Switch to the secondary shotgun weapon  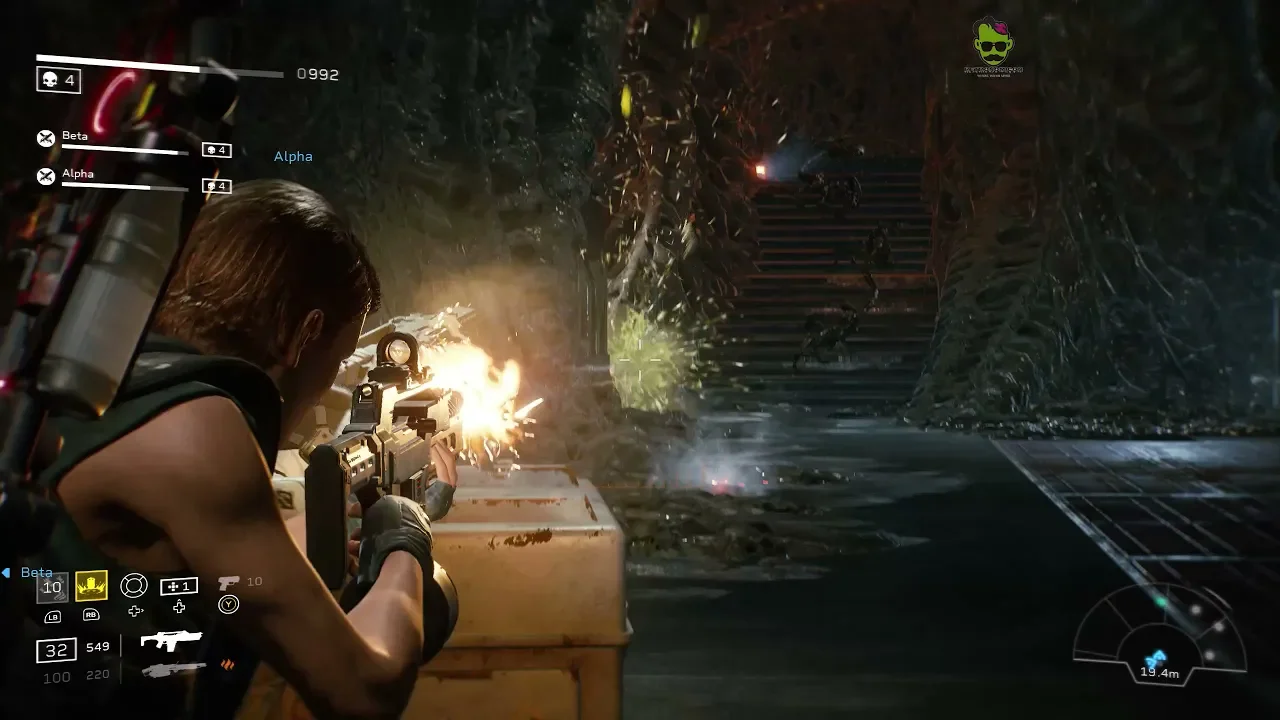click(174, 669)
